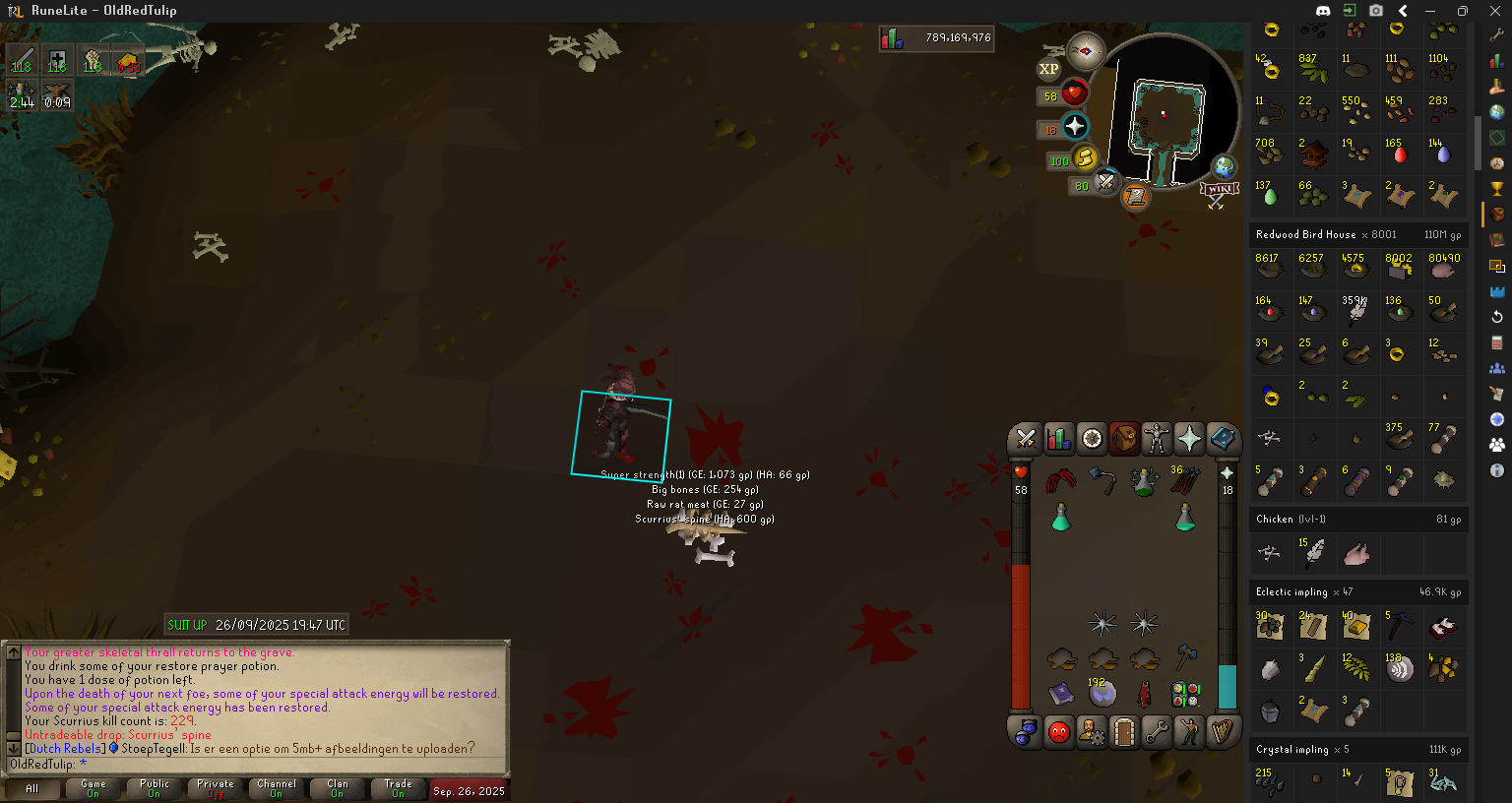Toggle the Quick-prayers orb
The height and width of the screenshot is (803, 1512).
[1074, 126]
